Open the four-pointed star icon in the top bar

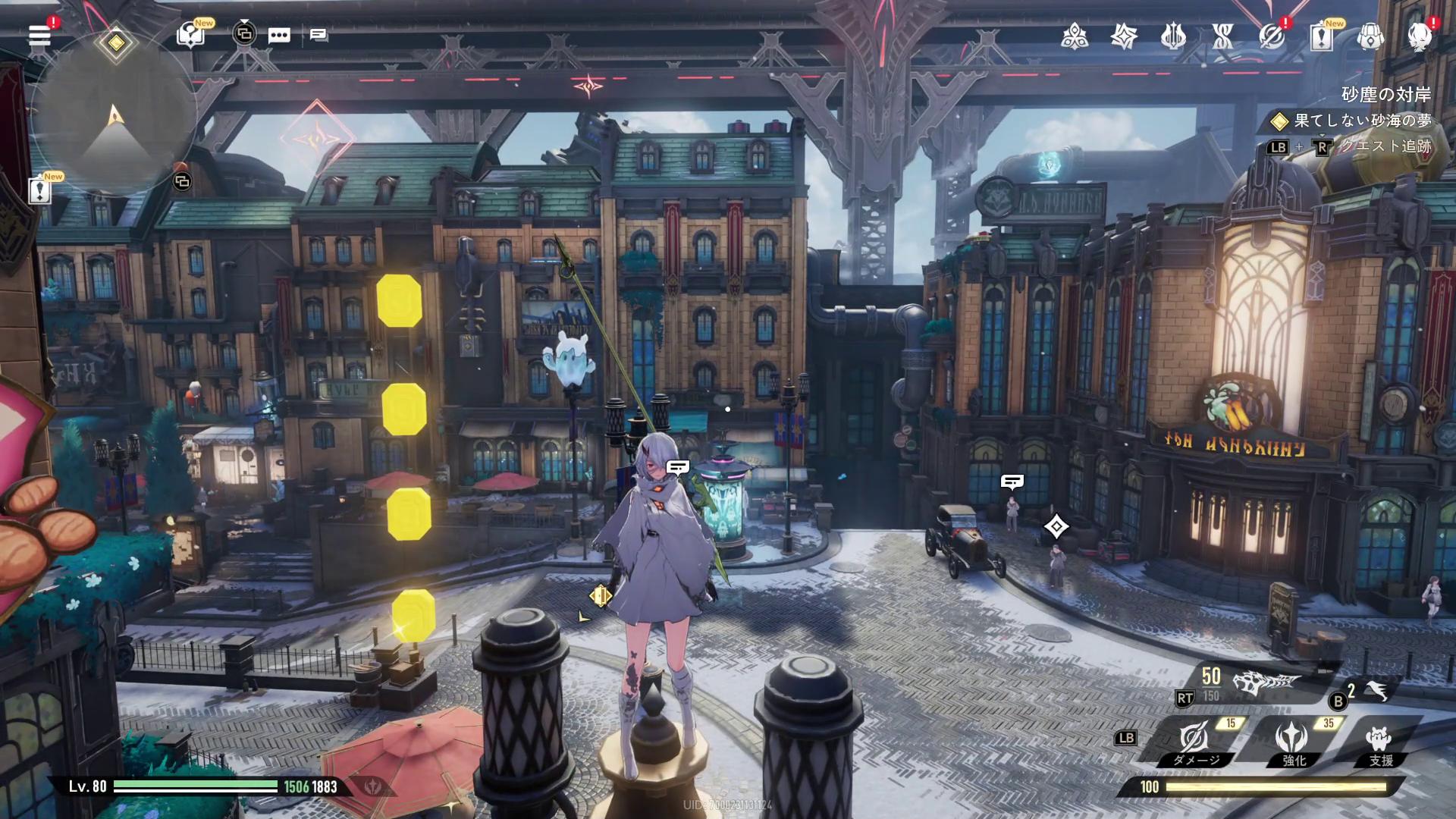coord(1124,36)
